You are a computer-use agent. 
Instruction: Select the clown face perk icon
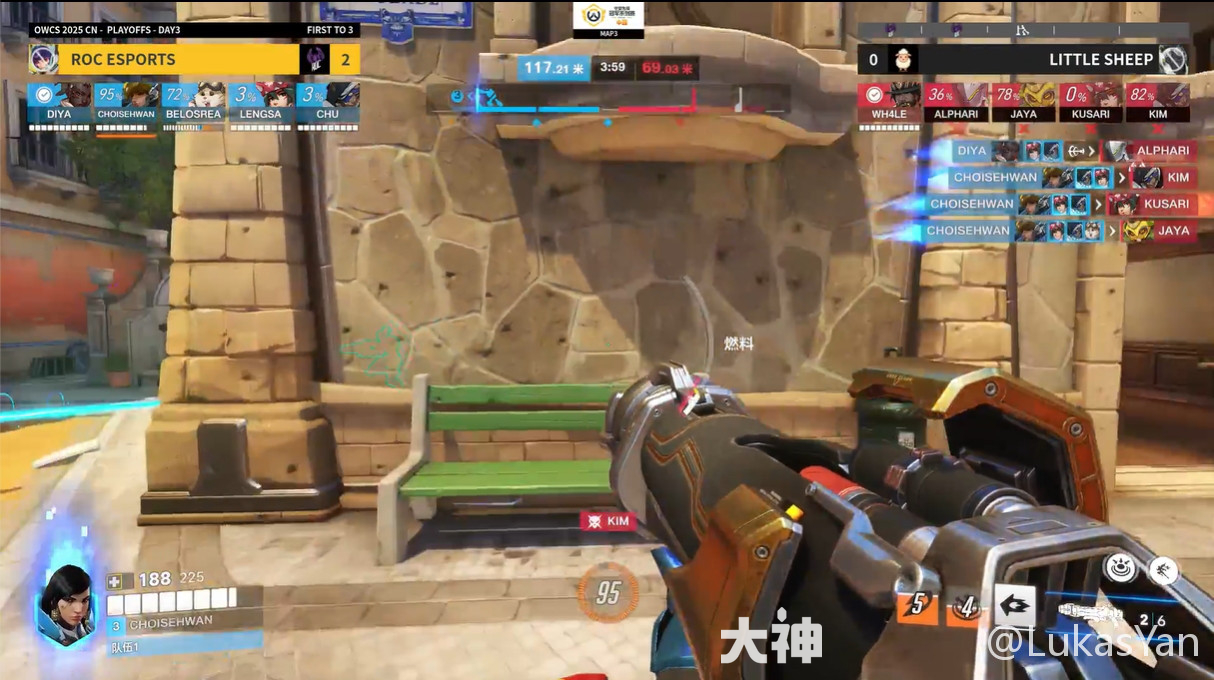click(1120, 568)
